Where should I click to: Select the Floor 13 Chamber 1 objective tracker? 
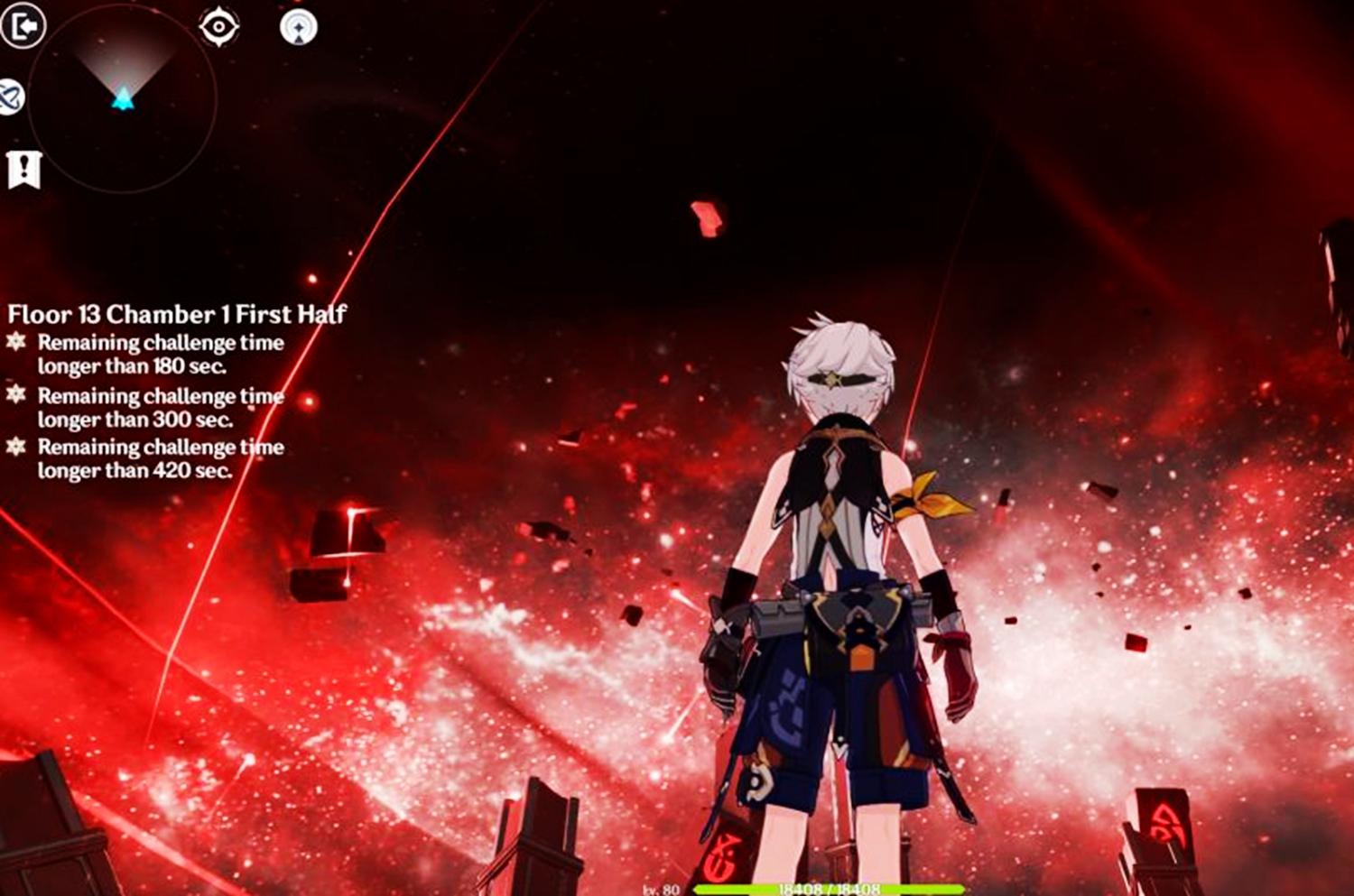177,314
